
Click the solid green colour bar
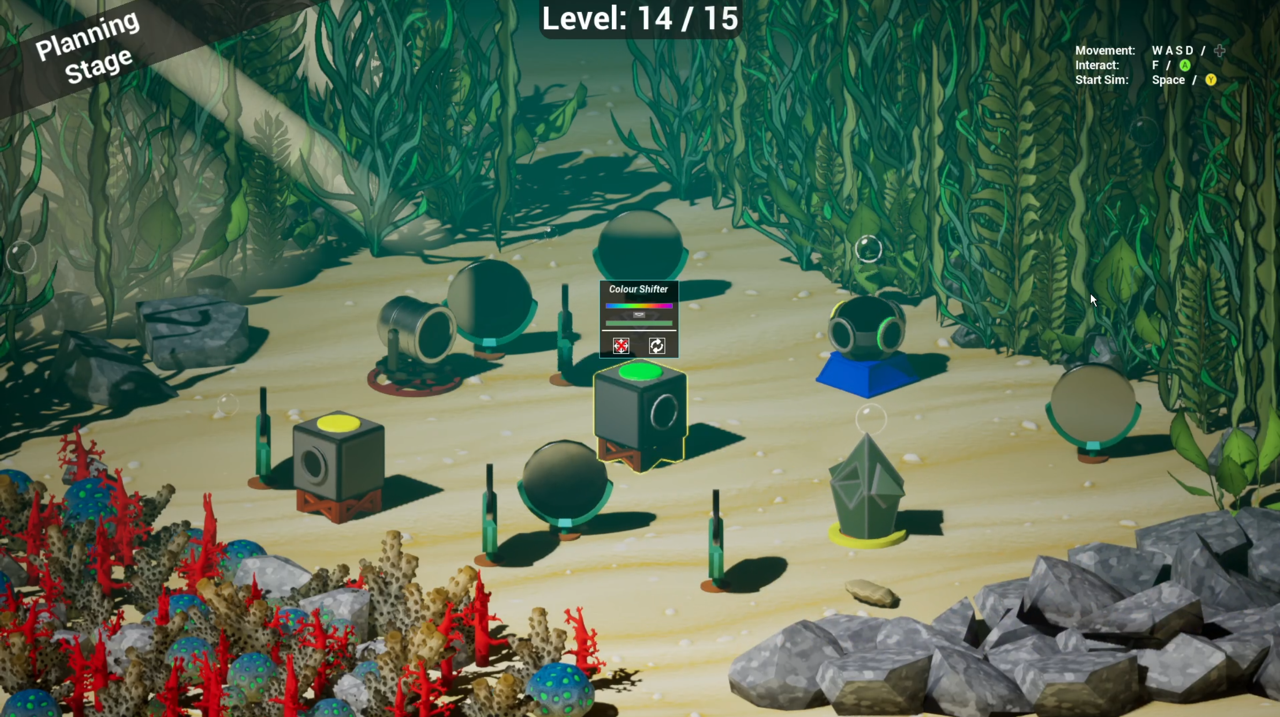pyautogui.click(x=639, y=323)
